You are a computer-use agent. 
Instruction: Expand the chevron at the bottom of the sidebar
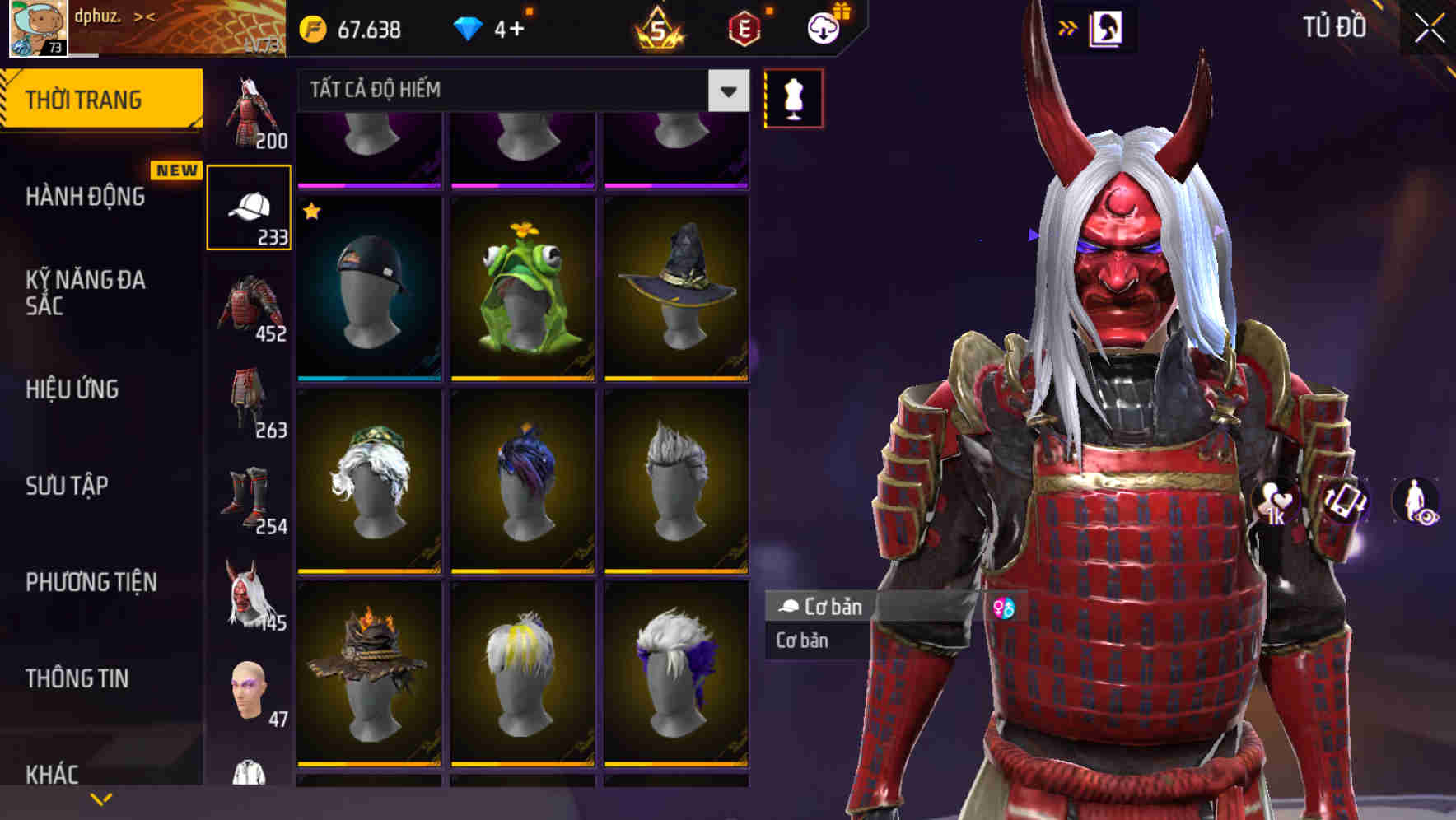100,799
